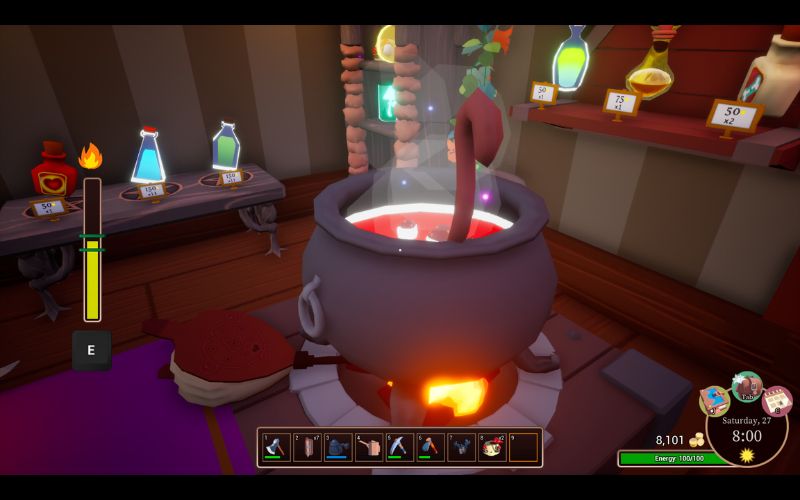Open the map icon beside the clock
The width and height of the screenshot is (800, 500).
714,400
